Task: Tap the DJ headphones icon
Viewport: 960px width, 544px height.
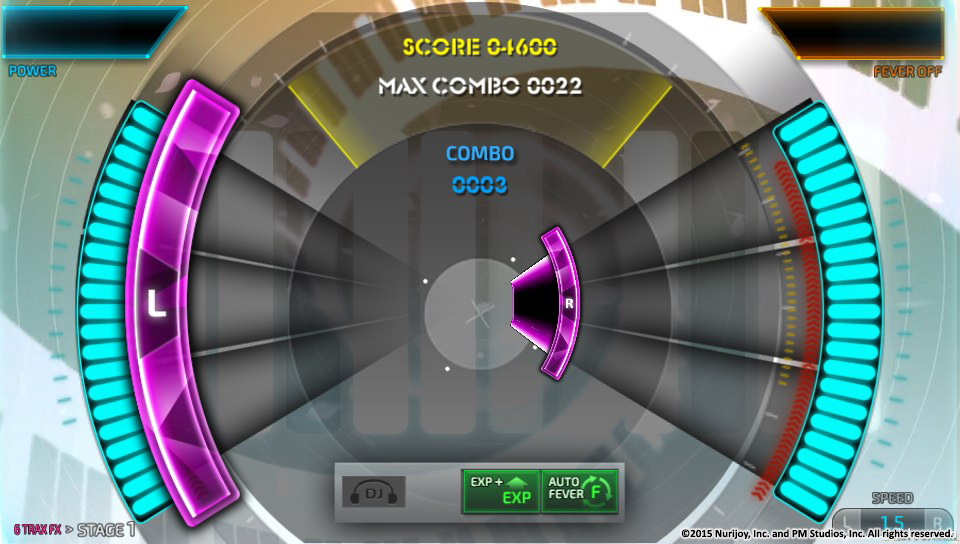Action: (x=374, y=491)
